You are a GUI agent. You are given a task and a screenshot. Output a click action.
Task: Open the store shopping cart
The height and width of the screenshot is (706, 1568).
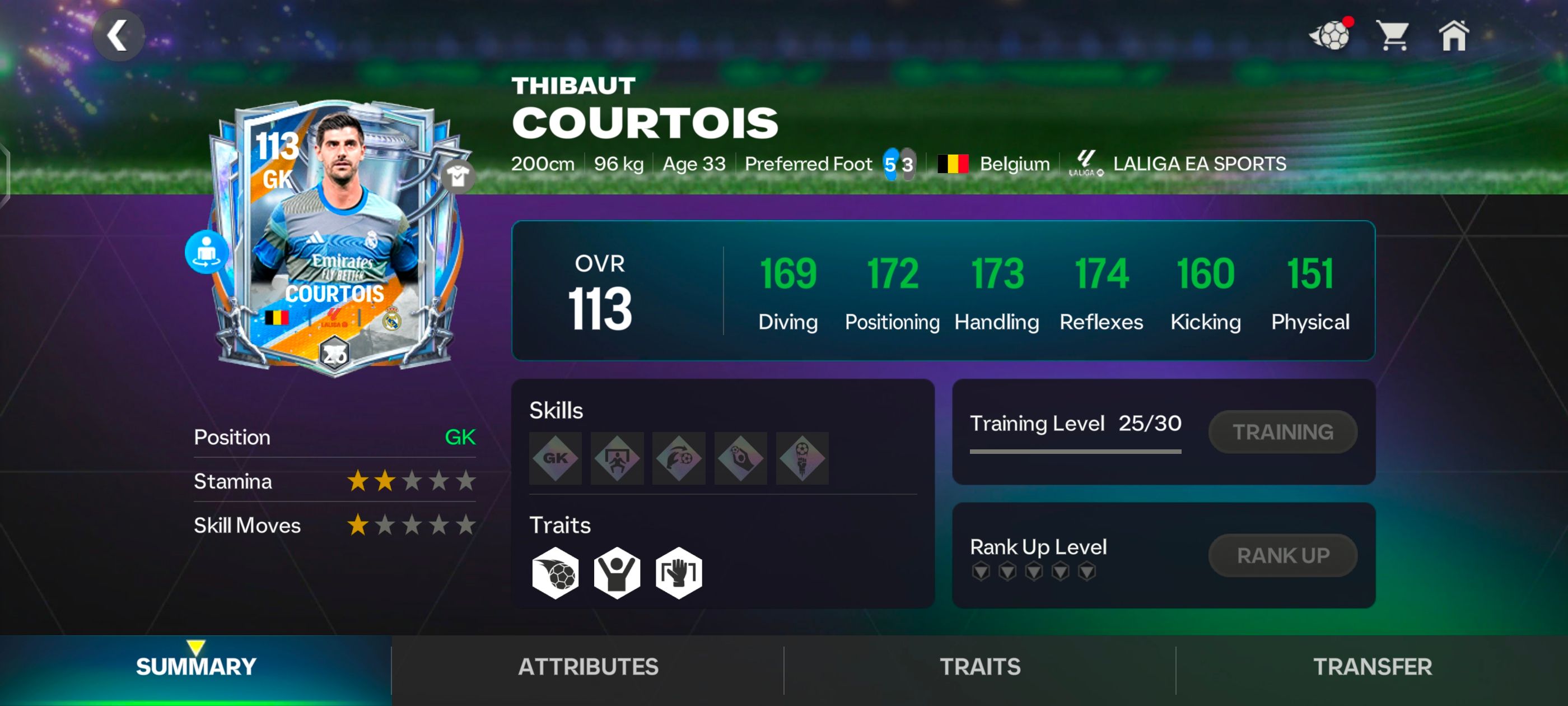1392,35
